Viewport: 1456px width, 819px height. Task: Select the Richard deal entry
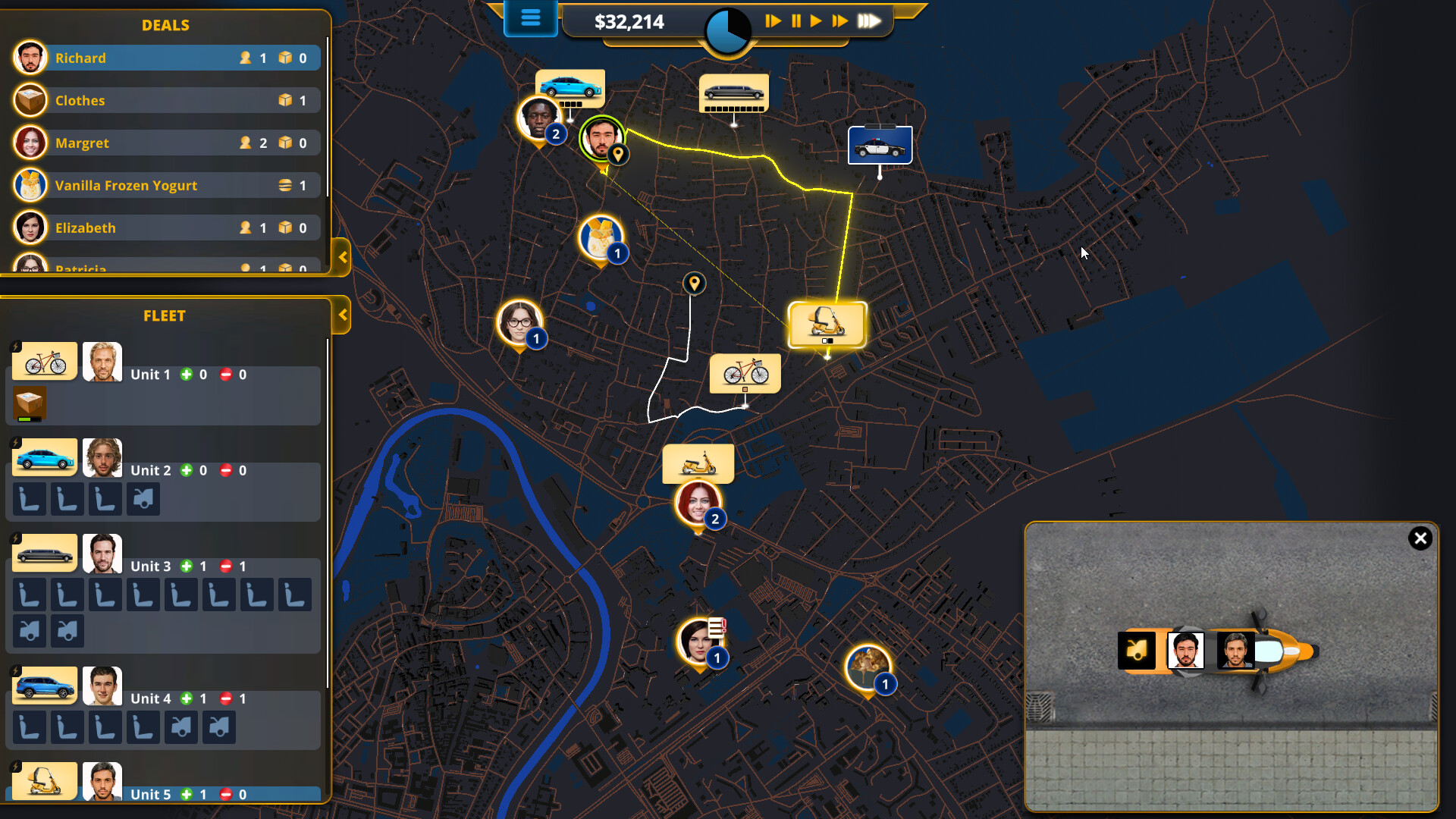click(x=165, y=57)
